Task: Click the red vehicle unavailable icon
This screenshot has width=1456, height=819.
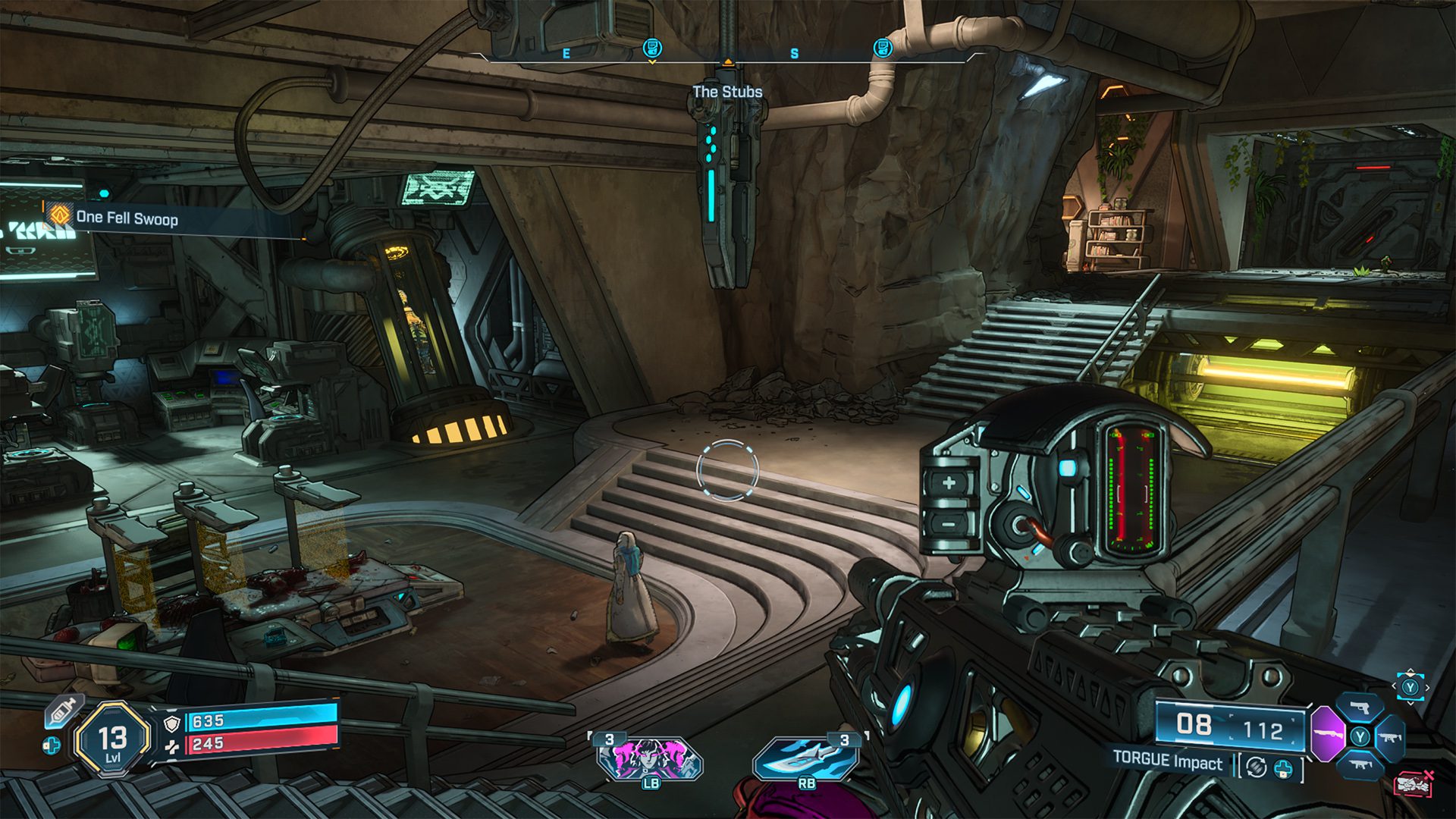Action: pos(1414,783)
